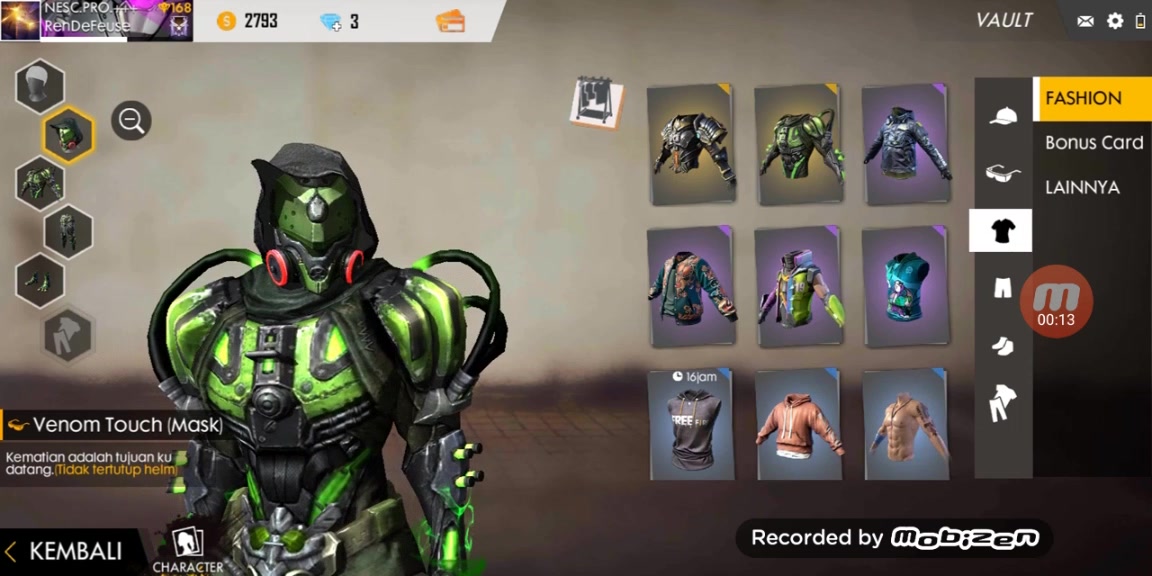Select the t-shirt tops category
This screenshot has width=1152, height=576.
[1001, 231]
